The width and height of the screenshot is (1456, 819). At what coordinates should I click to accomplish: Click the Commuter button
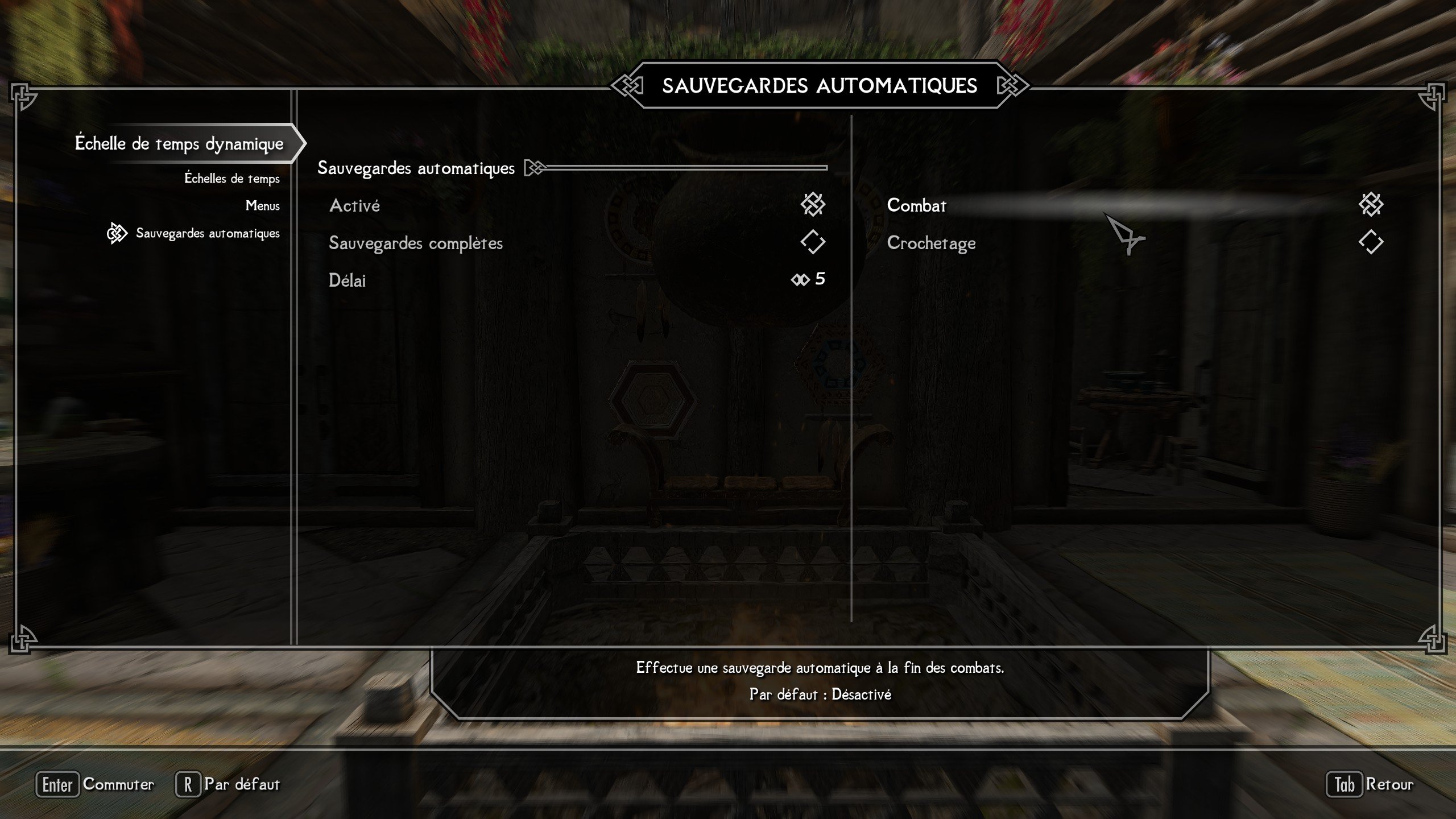pyautogui.click(x=96, y=784)
